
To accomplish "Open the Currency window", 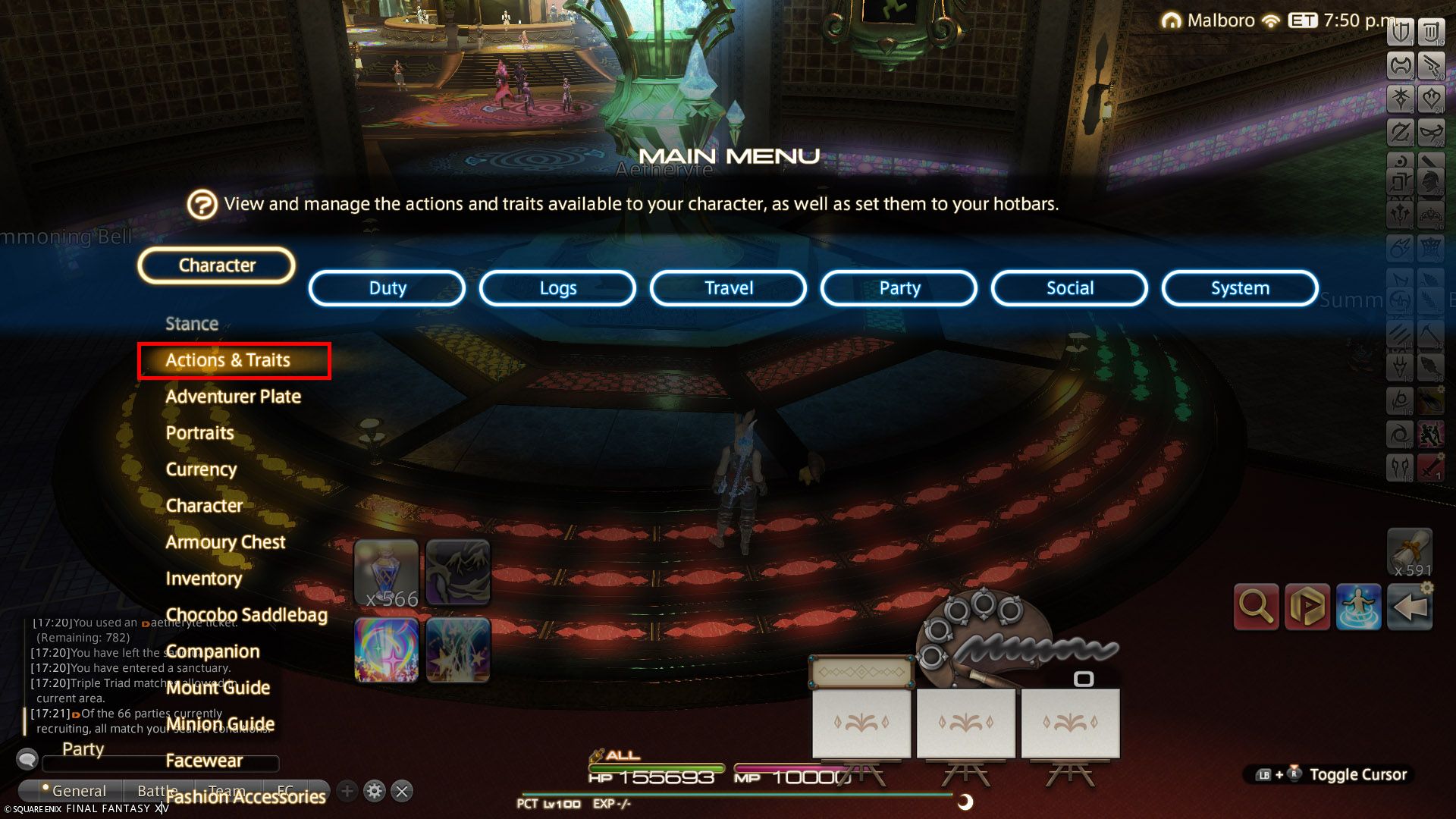I will [201, 469].
